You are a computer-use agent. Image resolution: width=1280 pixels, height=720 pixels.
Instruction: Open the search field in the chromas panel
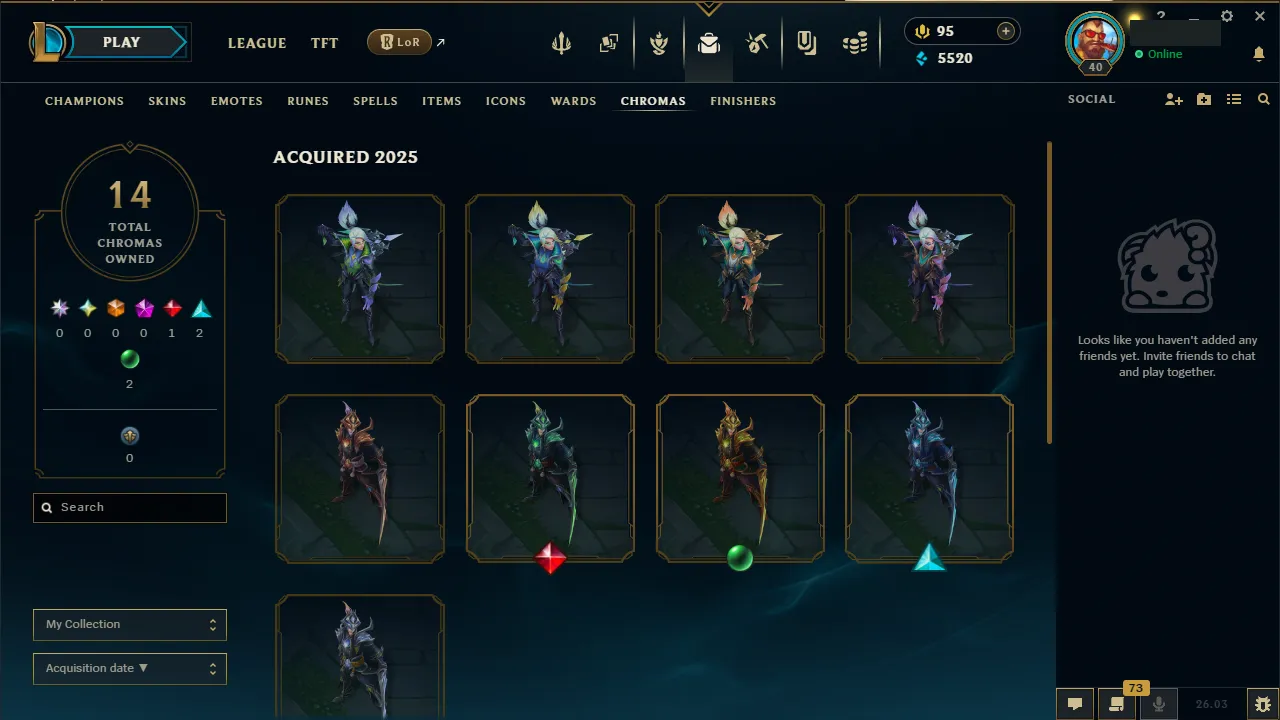[129, 507]
